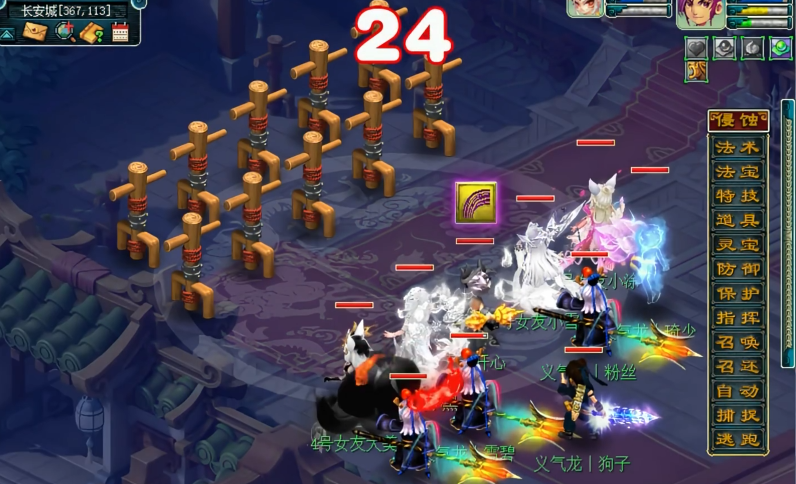Choose the 捕捉 capture command

point(738,415)
